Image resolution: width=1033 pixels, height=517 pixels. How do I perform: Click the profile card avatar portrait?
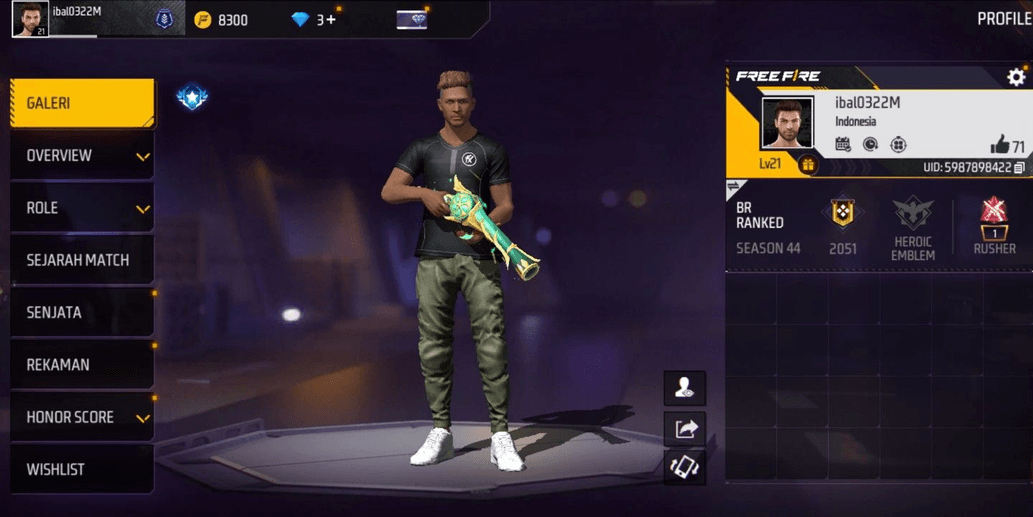coord(787,123)
